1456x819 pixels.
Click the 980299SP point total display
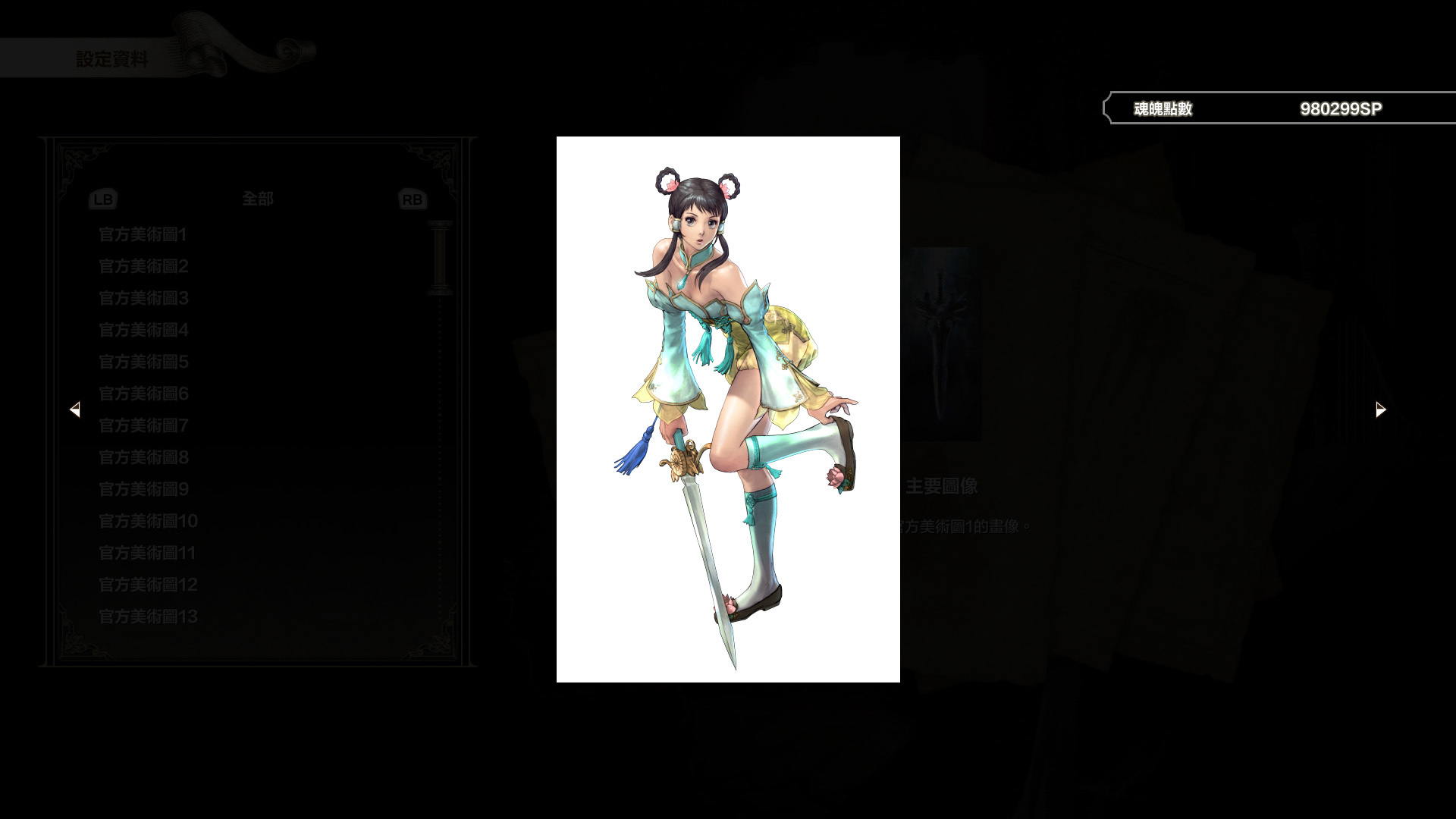pyautogui.click(x=1340, y=108)
